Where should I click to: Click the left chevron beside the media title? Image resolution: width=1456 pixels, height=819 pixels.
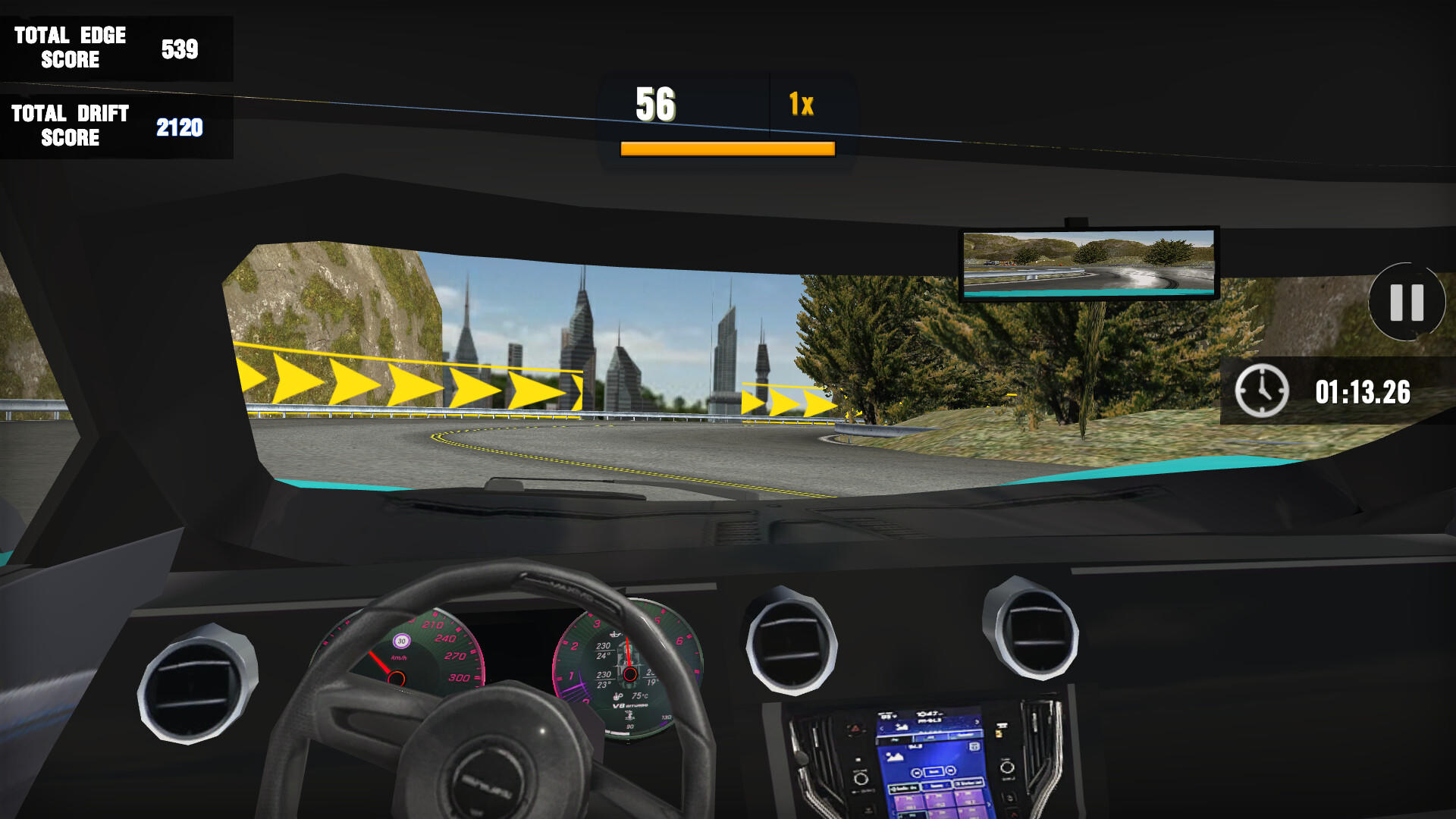click(882, 727)
